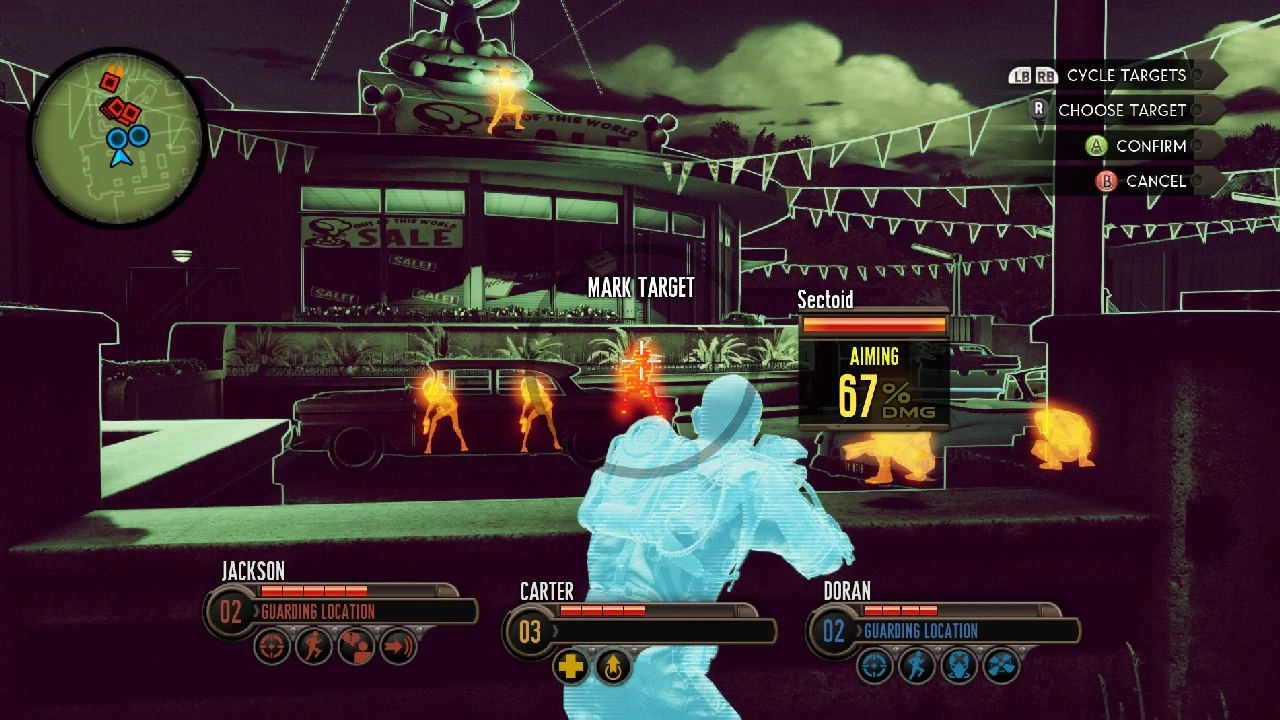Use Jackson's taunt ability icon
The width and height of the screenshot is (1280, 720).
[x=356, y=647]
